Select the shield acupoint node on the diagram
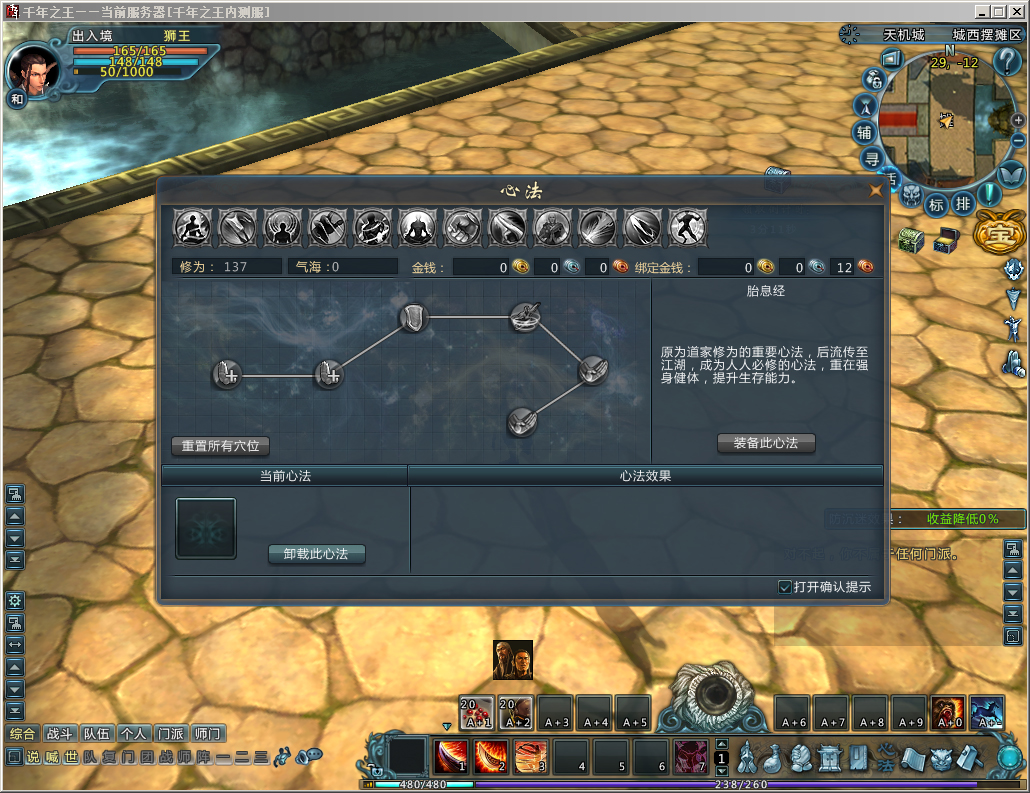Screen dimensions: 1030x793 (x=414, y=318)
